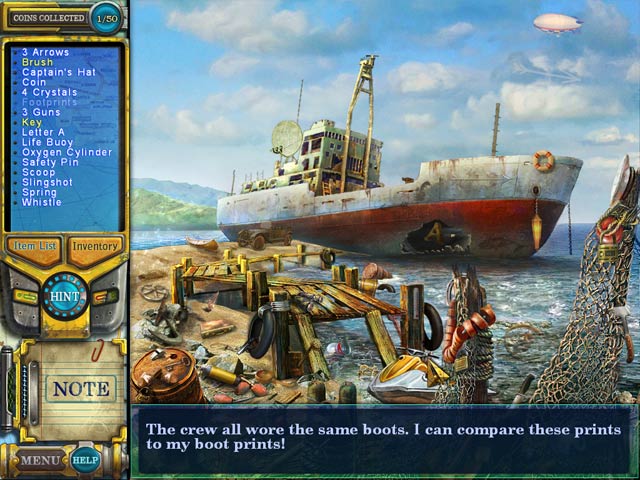Switch to the Item List tab
640x480 pixels.
click(x=34, y=246)
